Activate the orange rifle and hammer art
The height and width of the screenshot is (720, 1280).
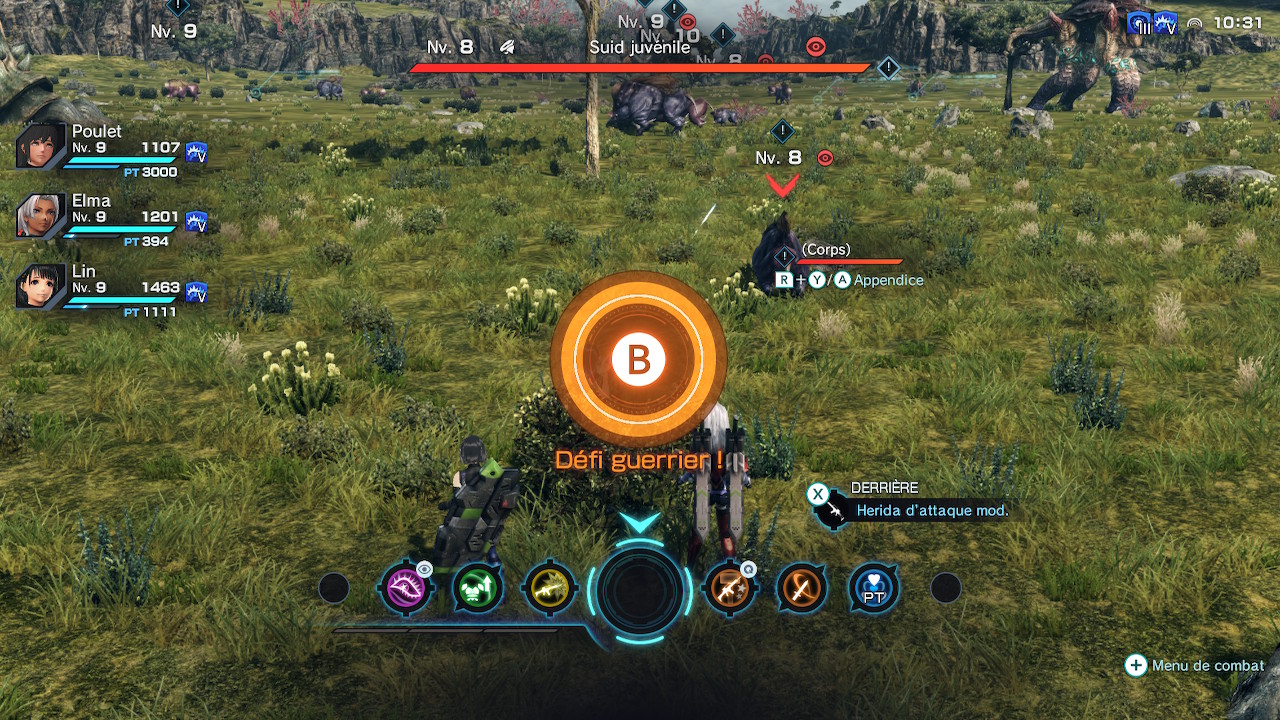pos(729,588)
